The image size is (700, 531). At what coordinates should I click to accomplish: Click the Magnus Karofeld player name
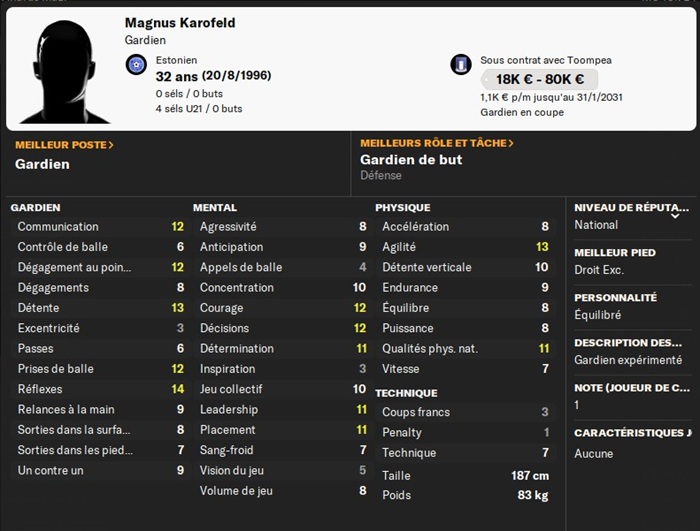180,23
